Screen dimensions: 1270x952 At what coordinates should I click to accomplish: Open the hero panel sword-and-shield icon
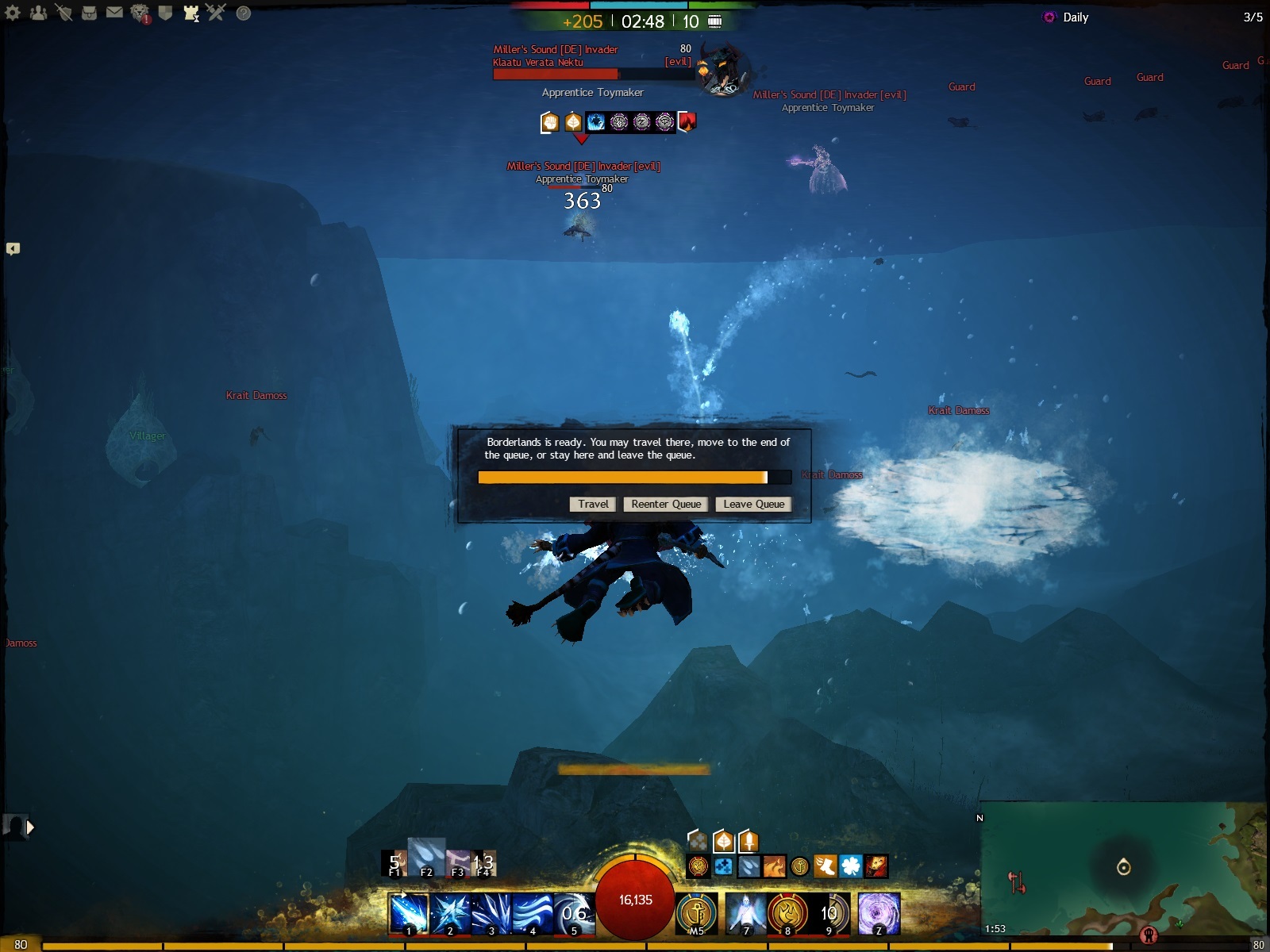[63, 13]
